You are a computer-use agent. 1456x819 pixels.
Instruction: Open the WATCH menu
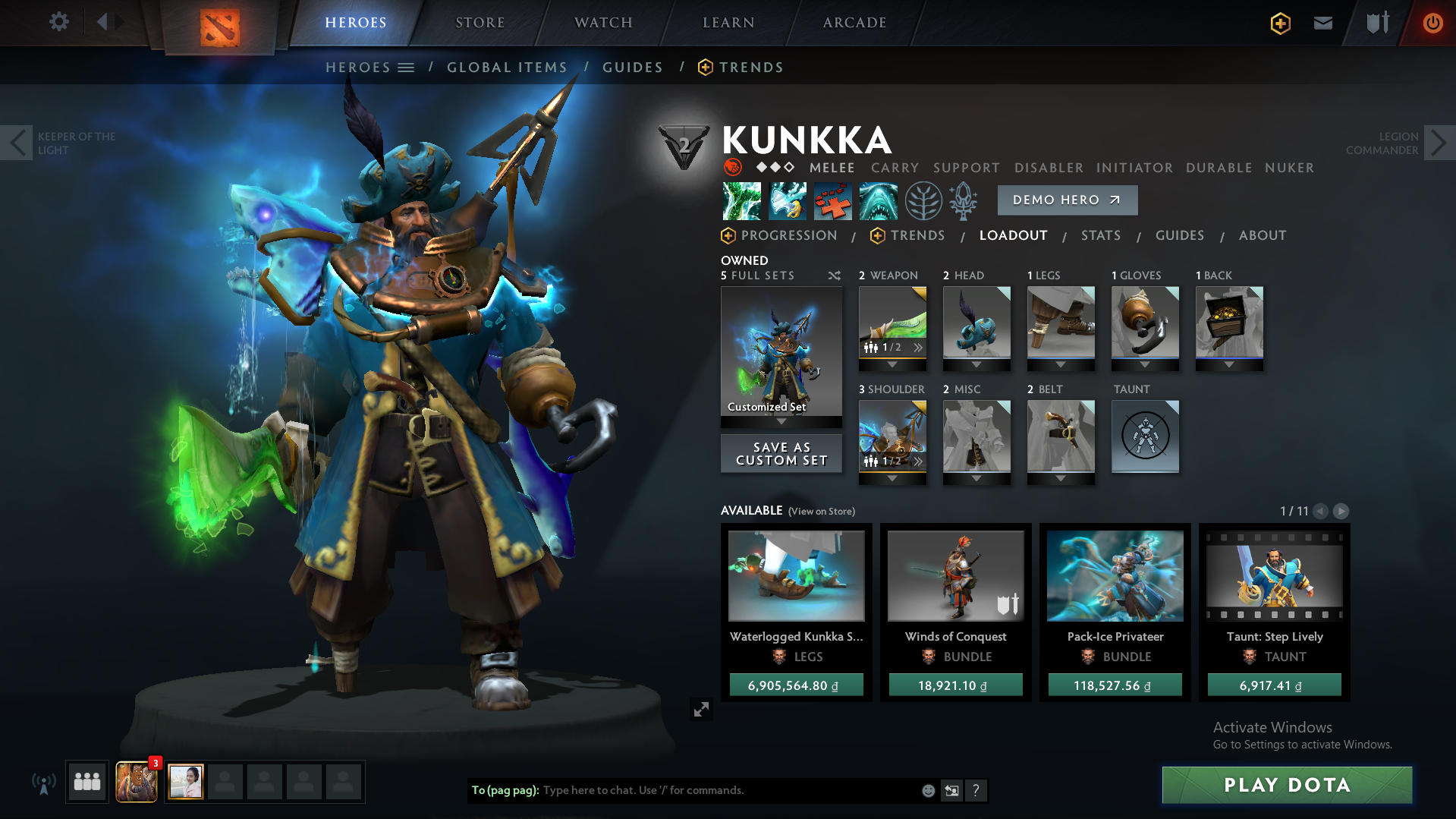click(601, 22)
